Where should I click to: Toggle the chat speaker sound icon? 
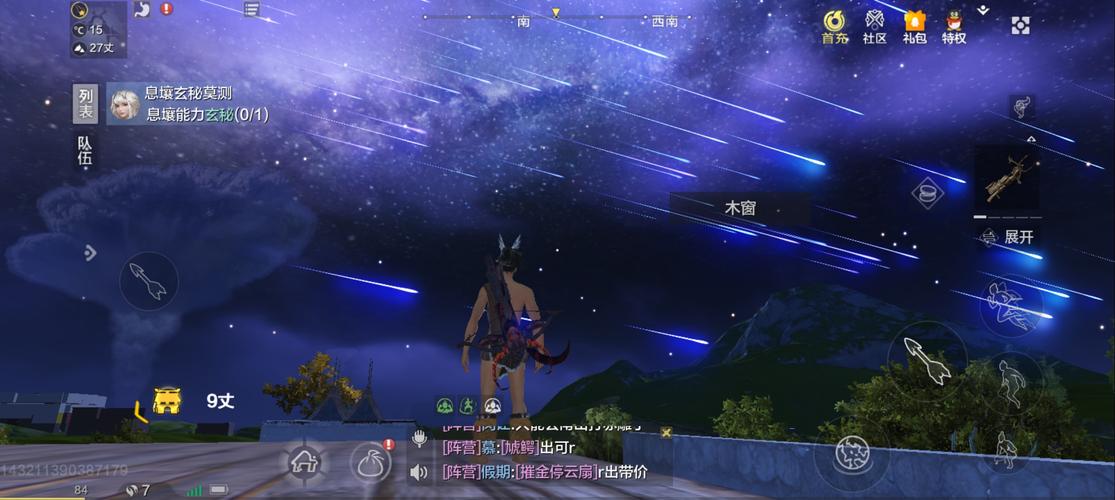pyautogui.click(x=420, y=472)
